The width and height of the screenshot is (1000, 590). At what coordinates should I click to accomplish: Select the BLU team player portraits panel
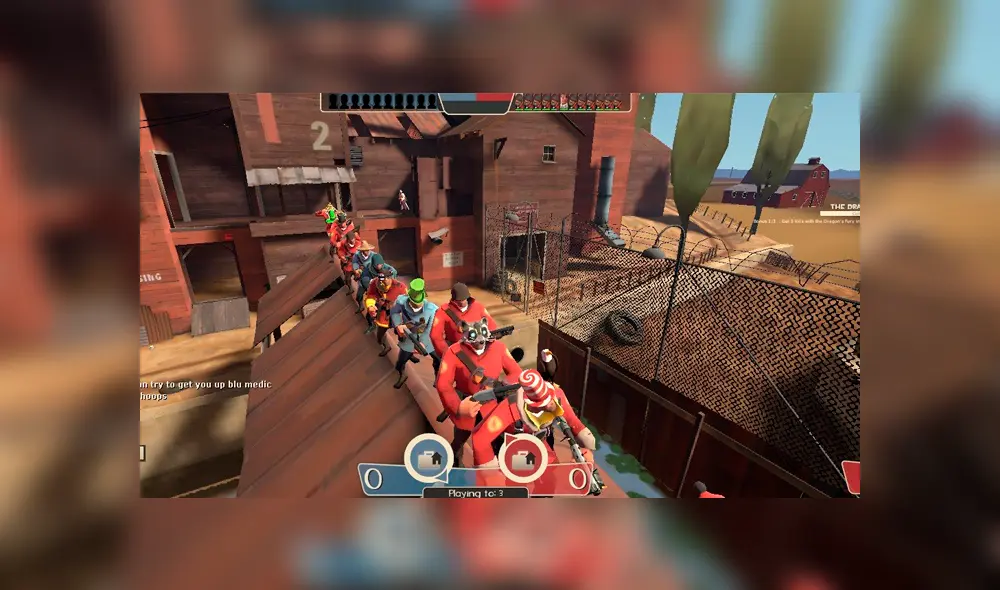tap(381, 102)
